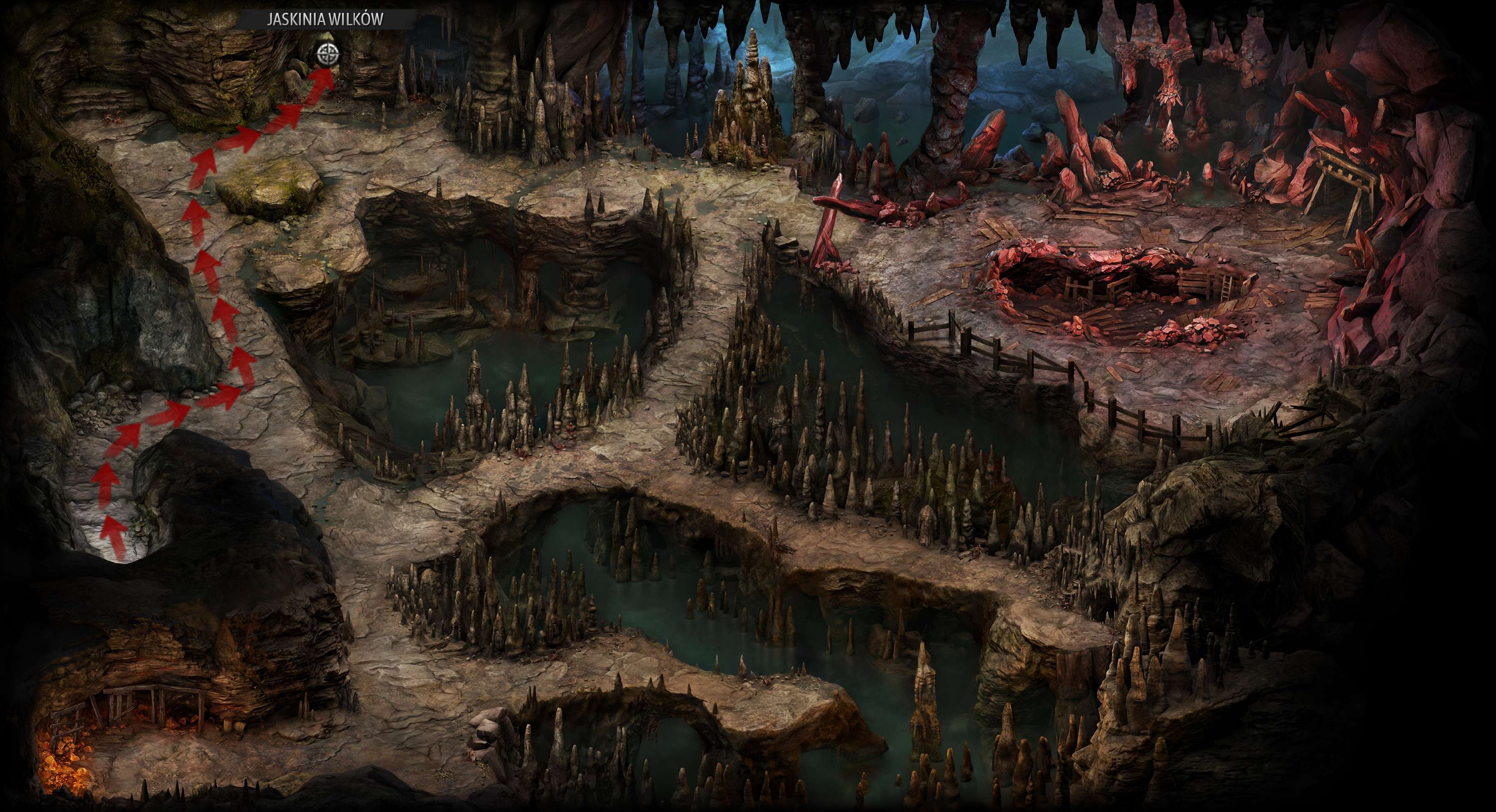This screenshot has height=812, width=1496.
Task: Select the compass map marker
Action: pyautogui.click(x=328, y=55)
